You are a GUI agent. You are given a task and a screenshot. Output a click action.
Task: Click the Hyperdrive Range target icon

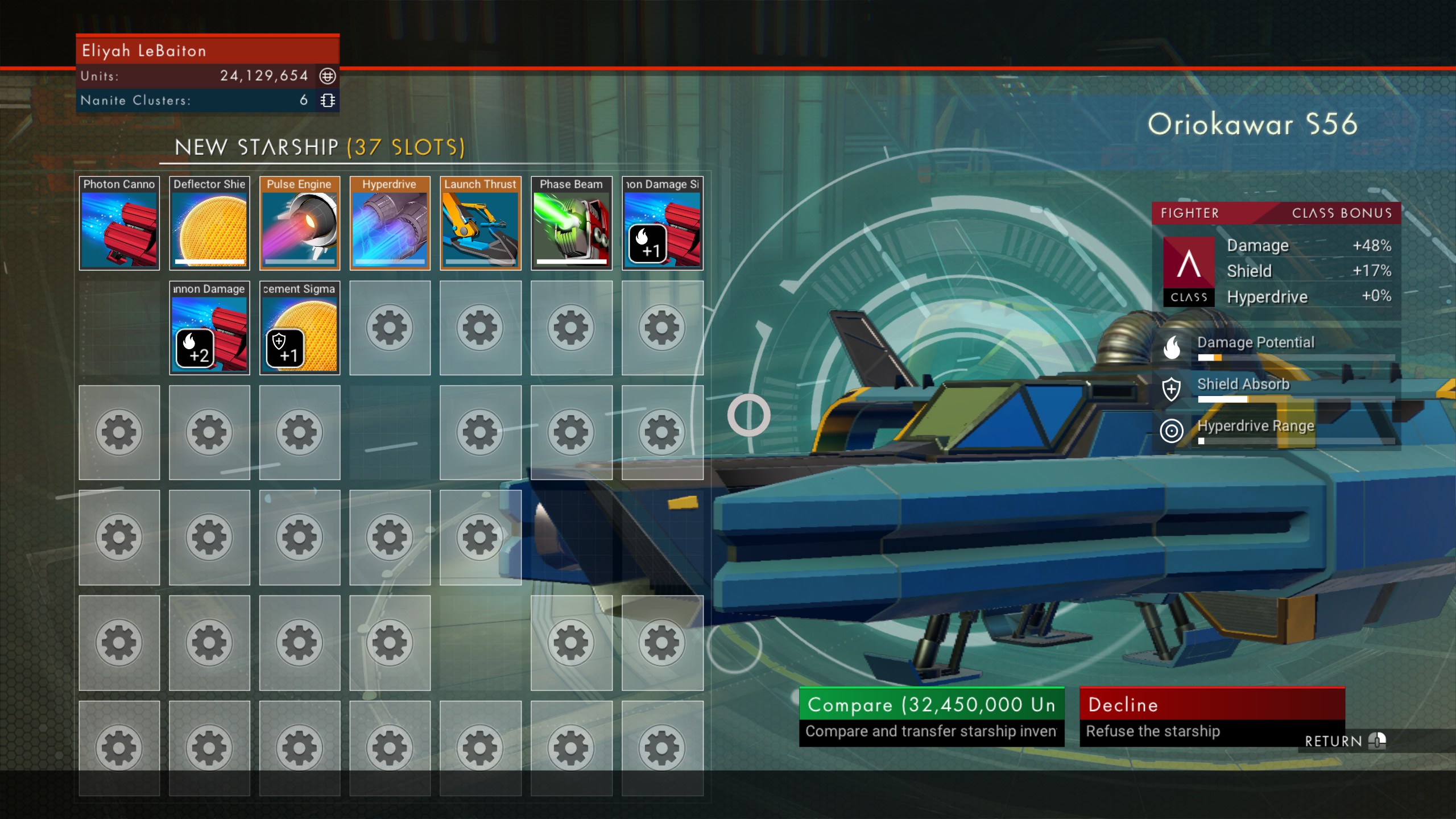(x=1170, y=431)
